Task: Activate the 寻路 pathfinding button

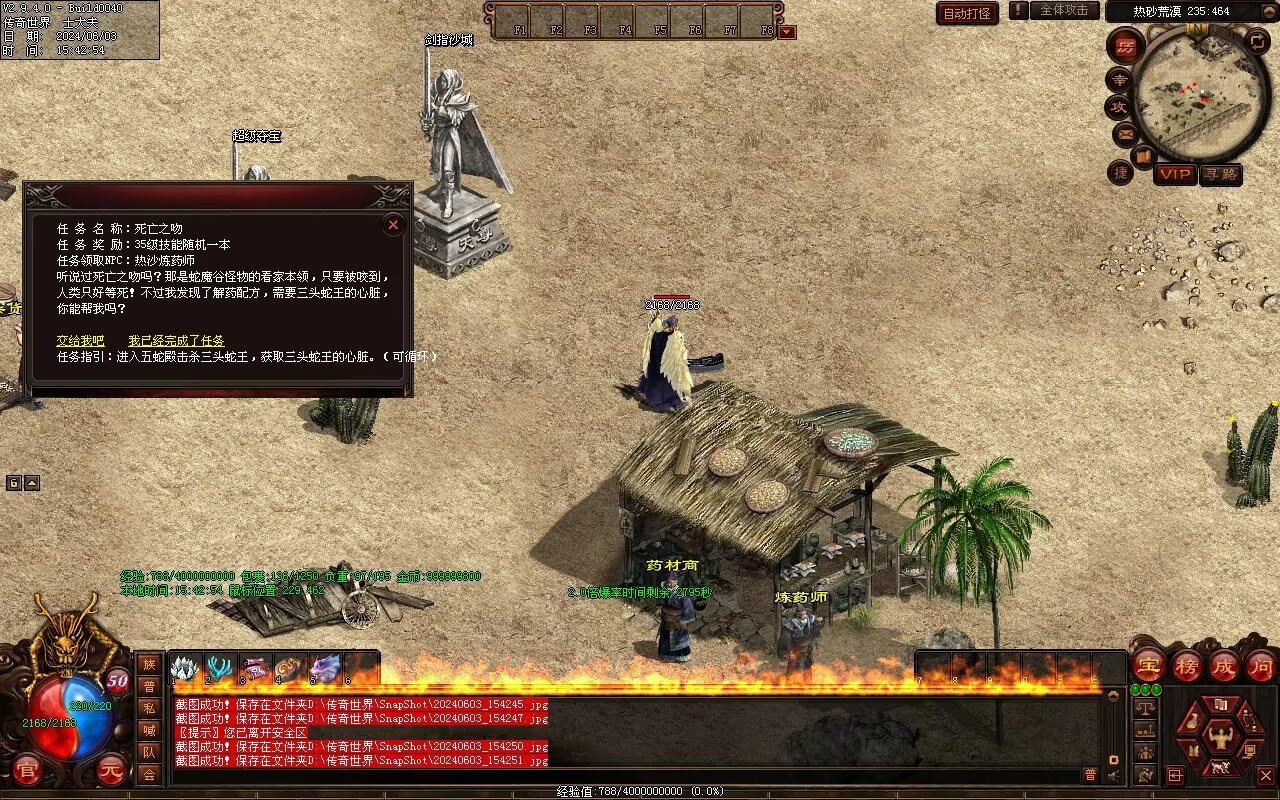Action: point(1220,174)
